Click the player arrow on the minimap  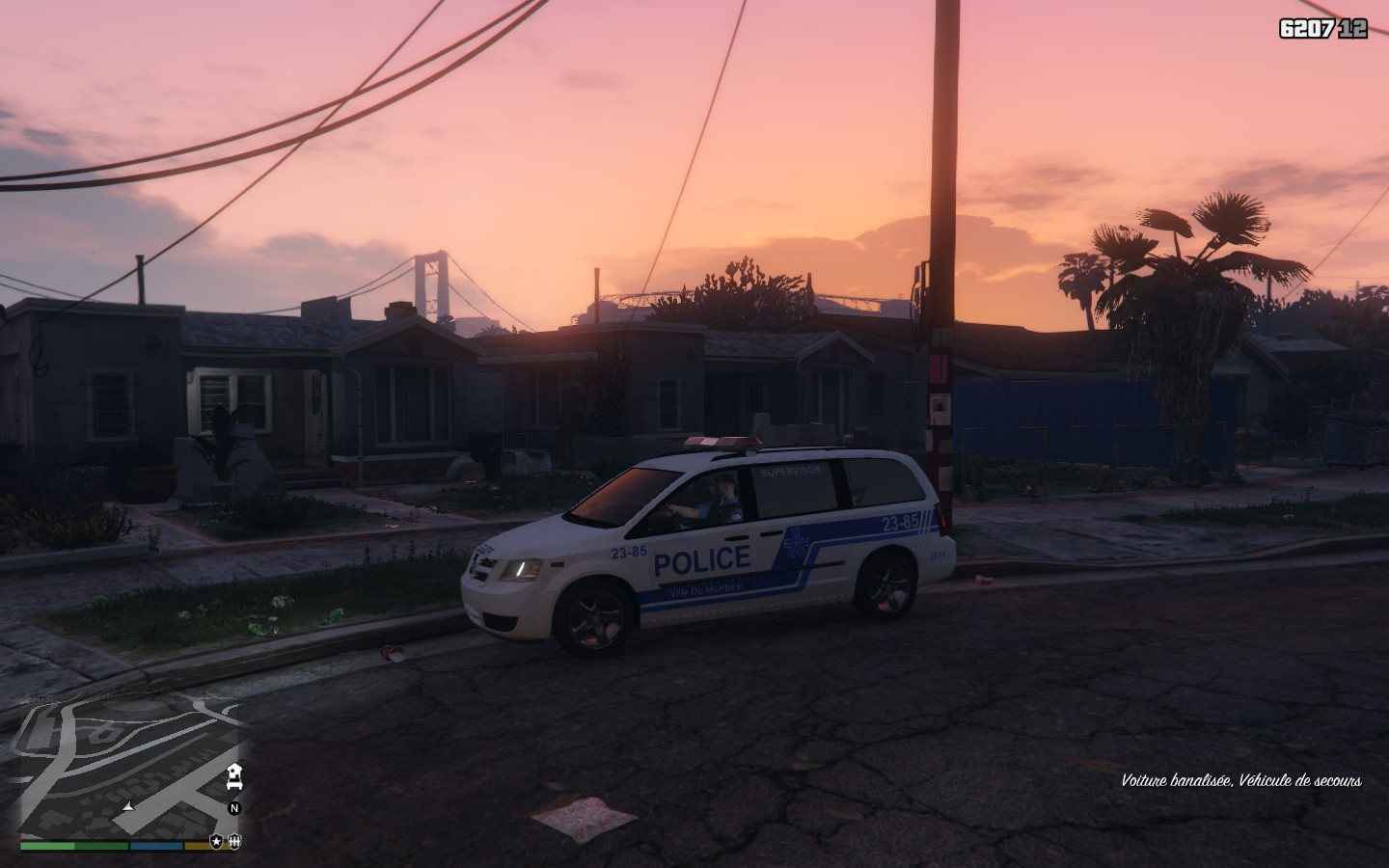pos(128,806)
